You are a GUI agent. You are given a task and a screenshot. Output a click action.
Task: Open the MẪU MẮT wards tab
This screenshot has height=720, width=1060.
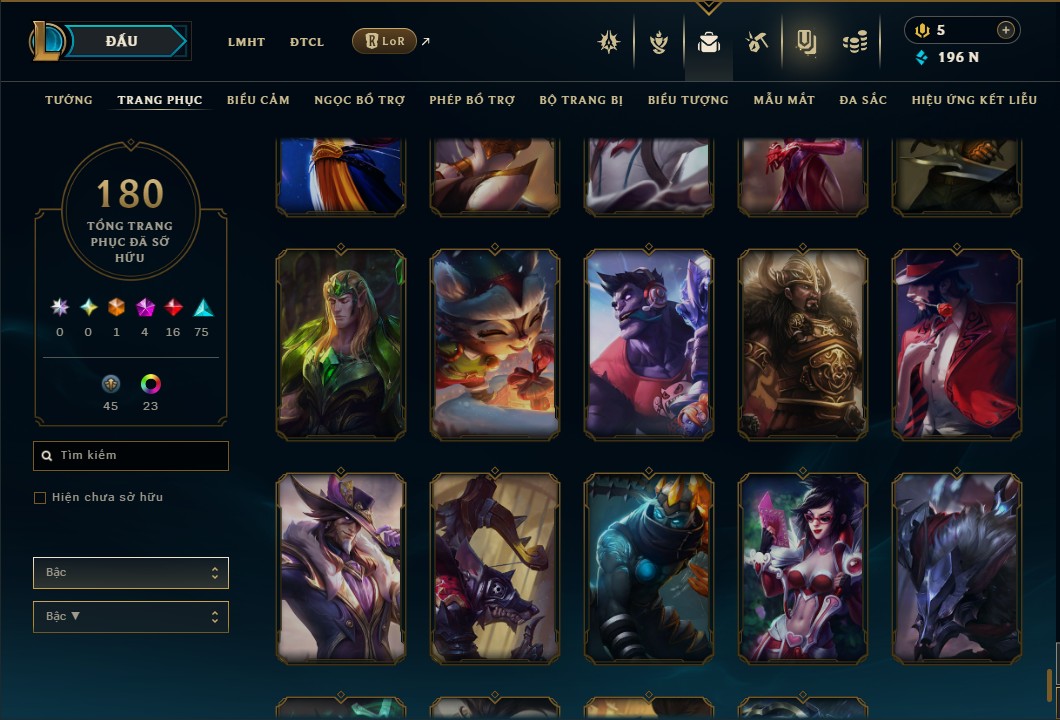tap(784, 100)
